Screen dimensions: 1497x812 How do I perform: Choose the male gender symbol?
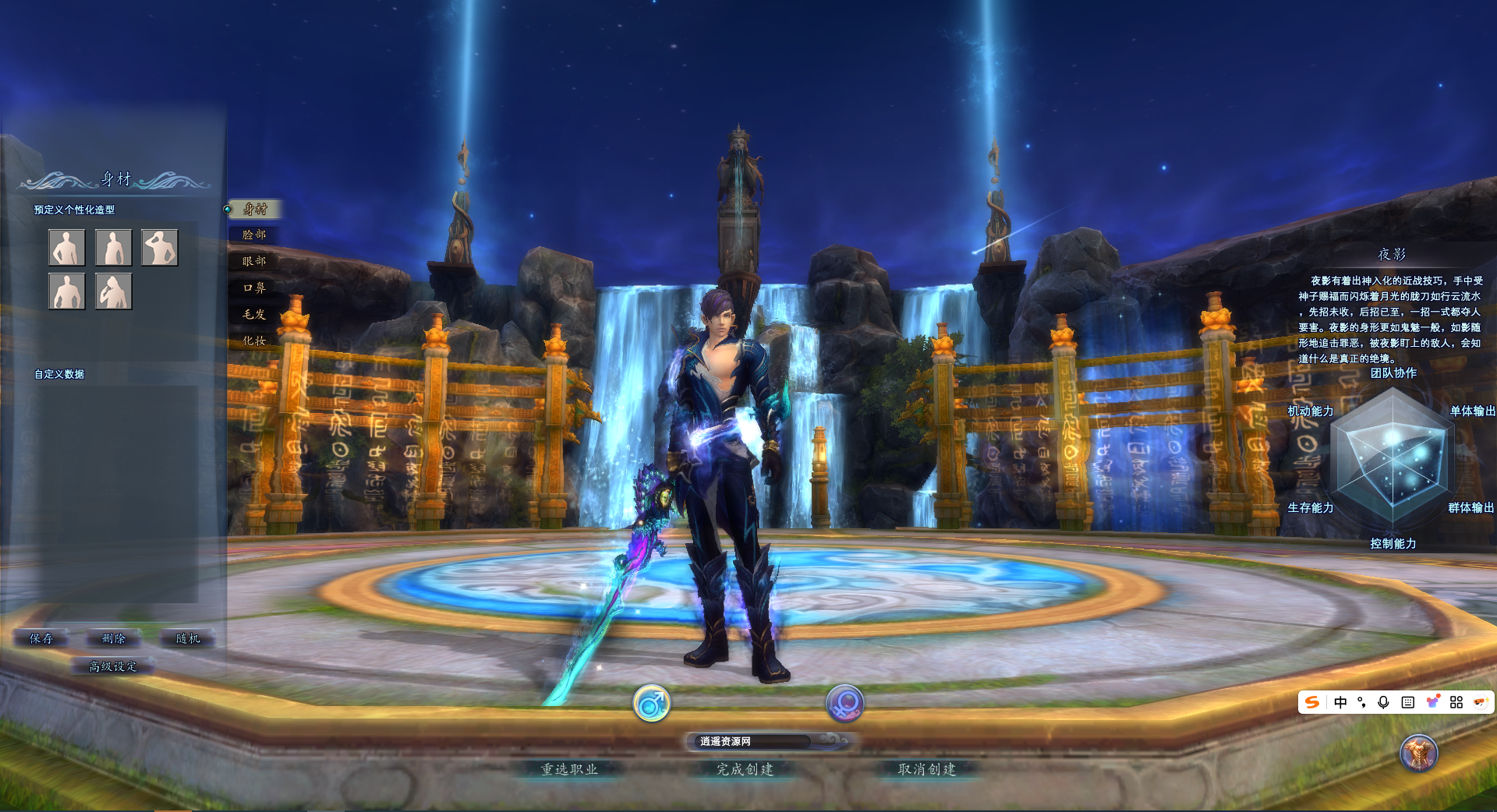pyautogui.click(x=651, y=704)
